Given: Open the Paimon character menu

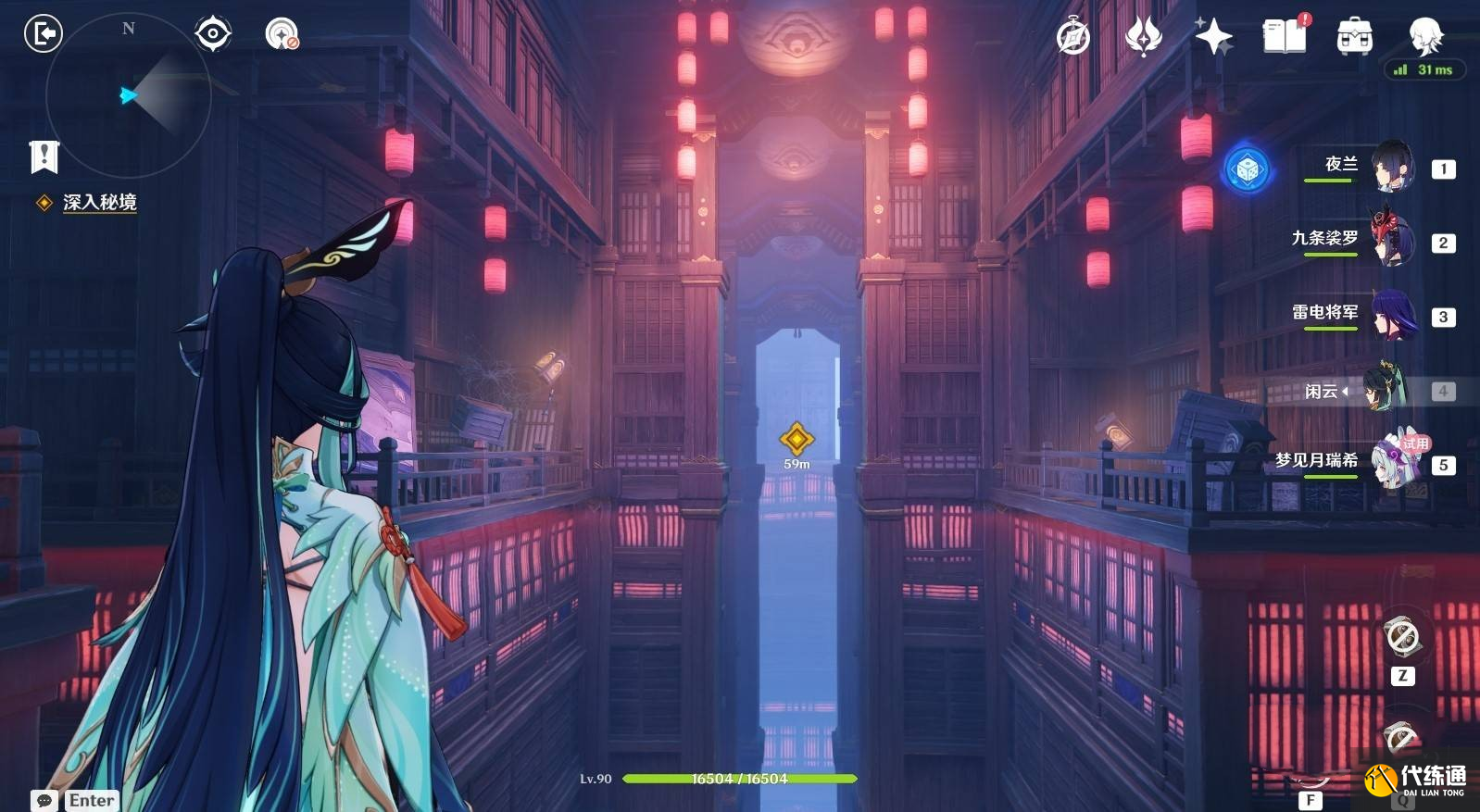Looking at the screenshot, I should [1425, 37].
